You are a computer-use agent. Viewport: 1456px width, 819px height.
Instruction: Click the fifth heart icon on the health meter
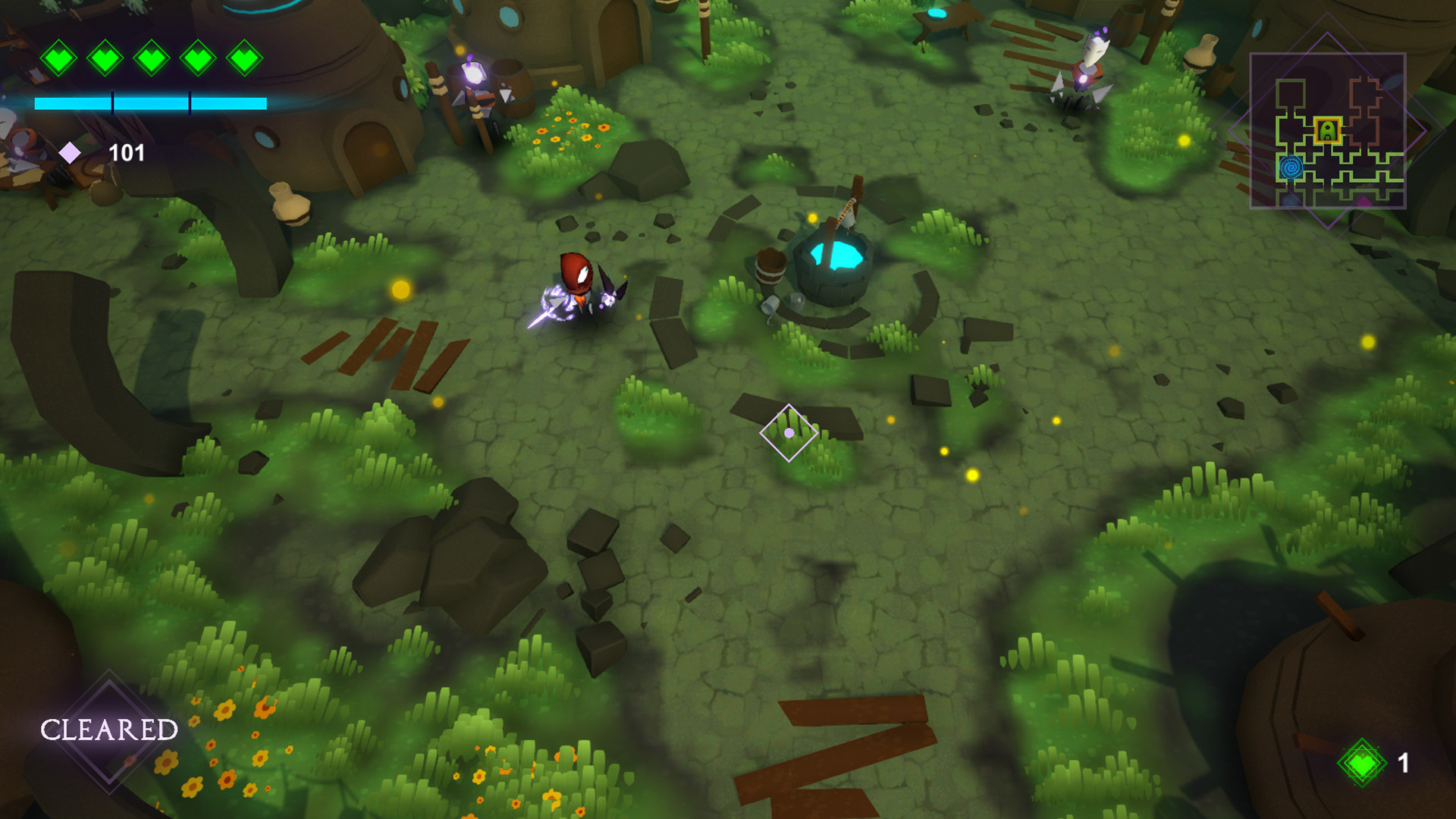coord(244,57)
